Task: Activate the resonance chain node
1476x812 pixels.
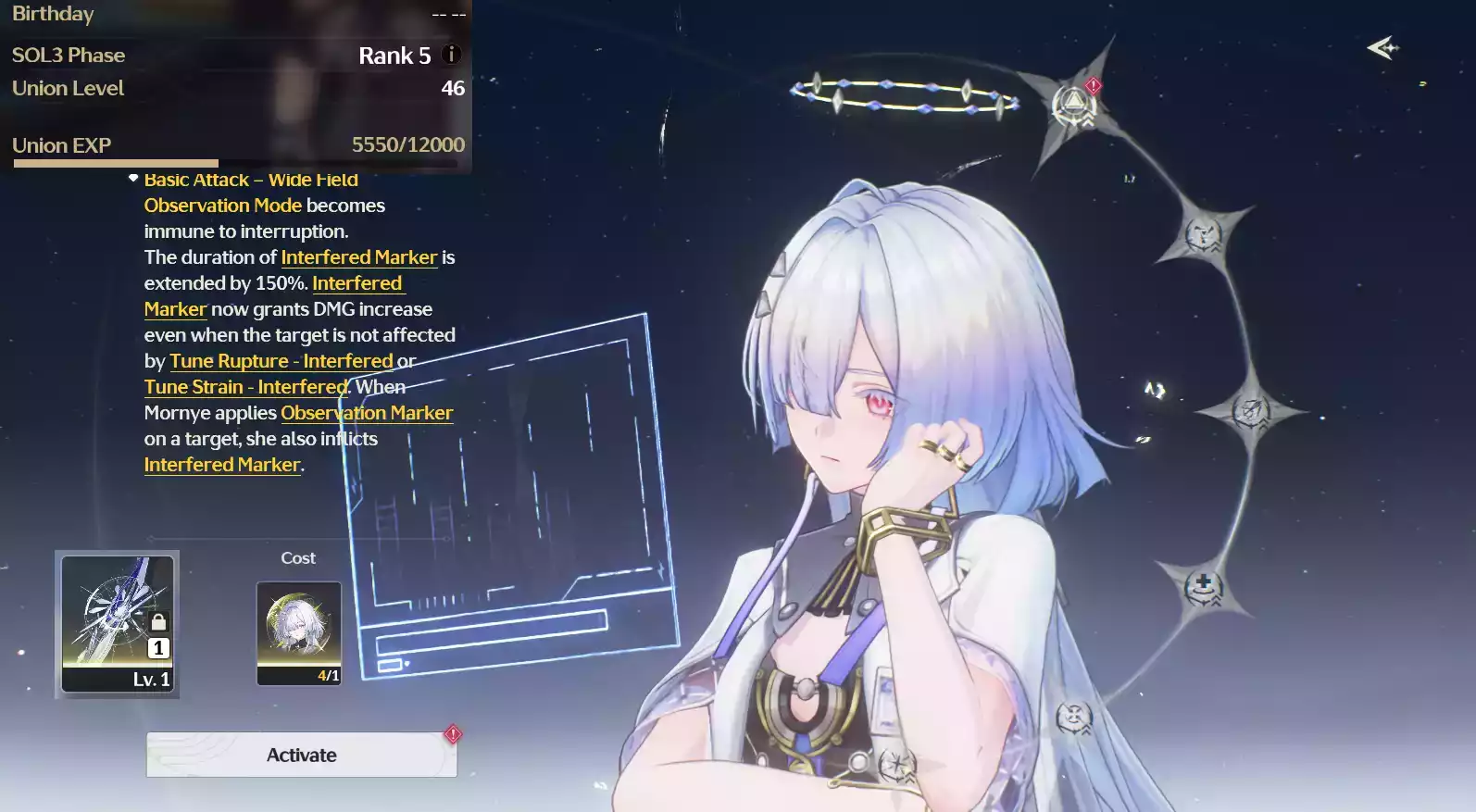Action: 301,755
